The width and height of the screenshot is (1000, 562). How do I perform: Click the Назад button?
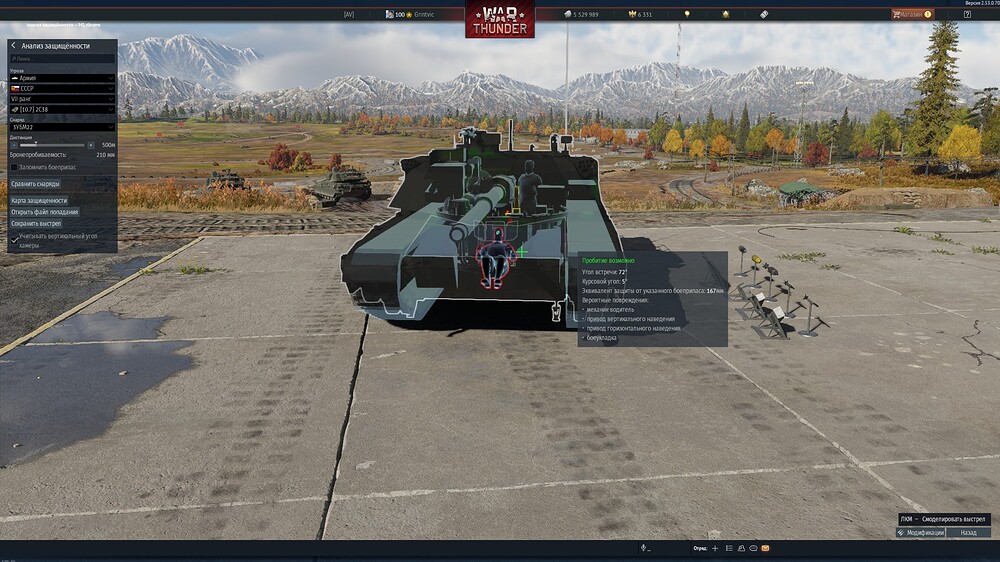point(968,533)
